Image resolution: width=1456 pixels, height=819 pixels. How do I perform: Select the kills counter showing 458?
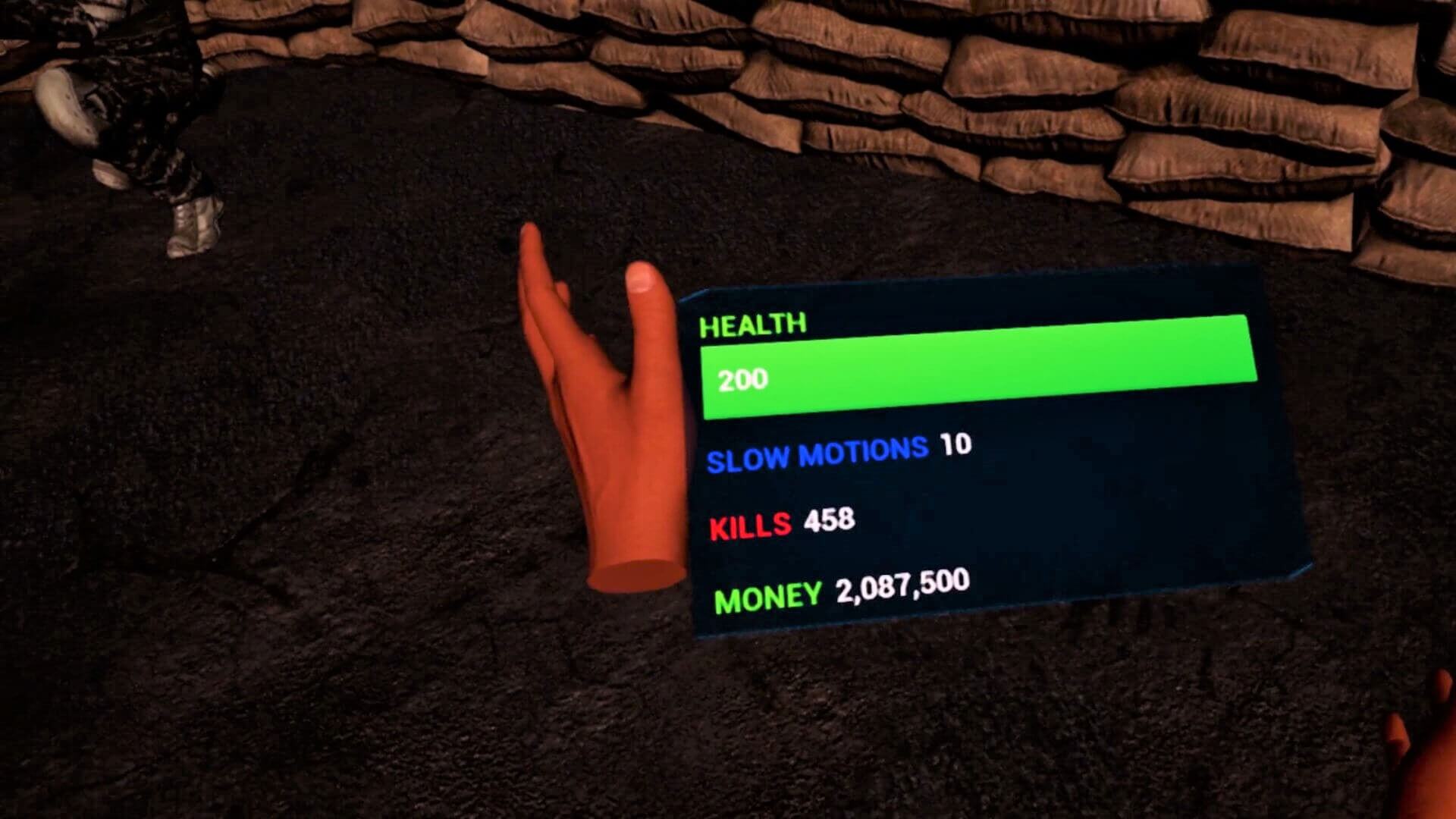pos(830,519)
